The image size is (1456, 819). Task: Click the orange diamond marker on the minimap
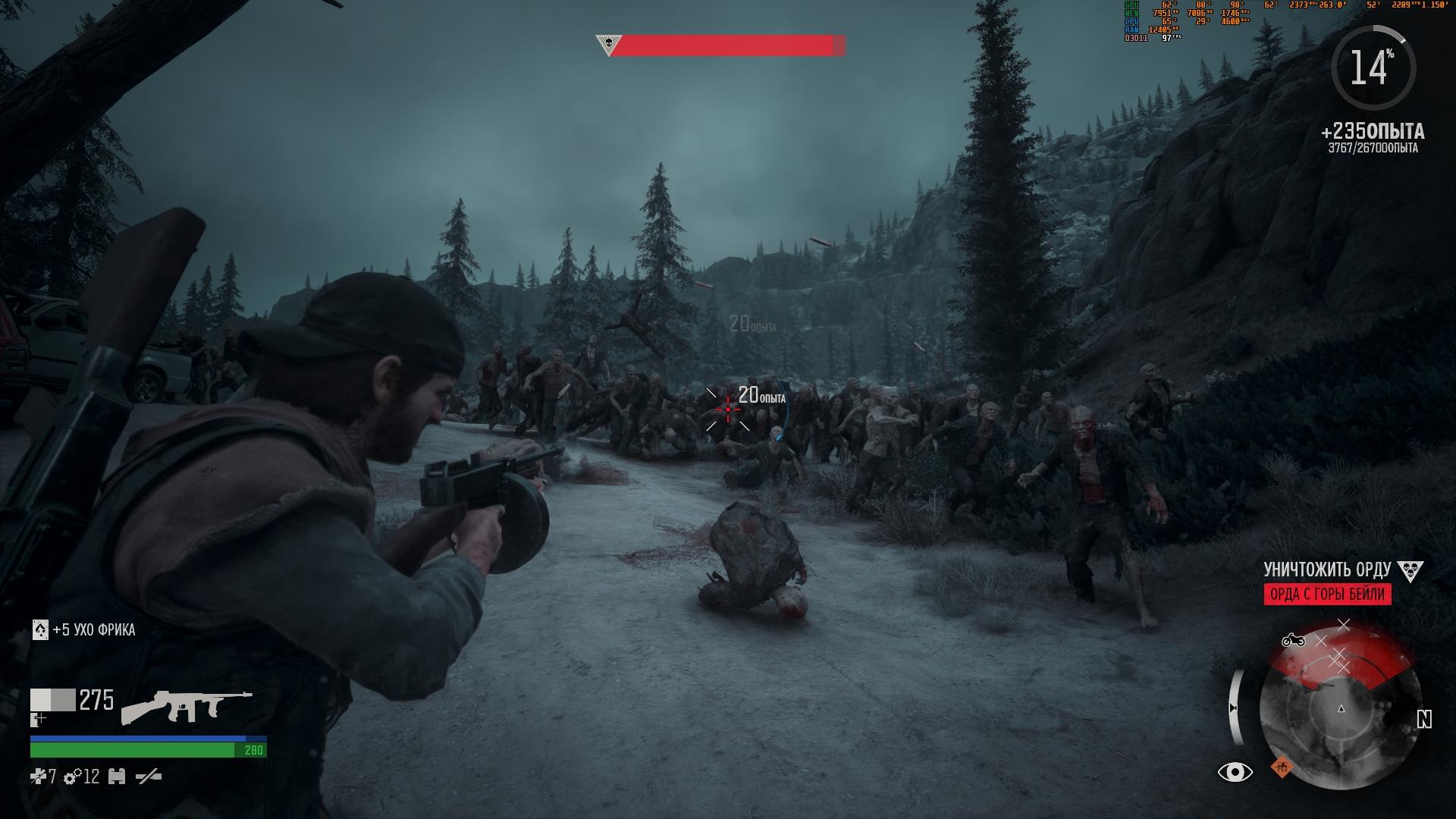pyautogui.click(x=1282, y=767)
